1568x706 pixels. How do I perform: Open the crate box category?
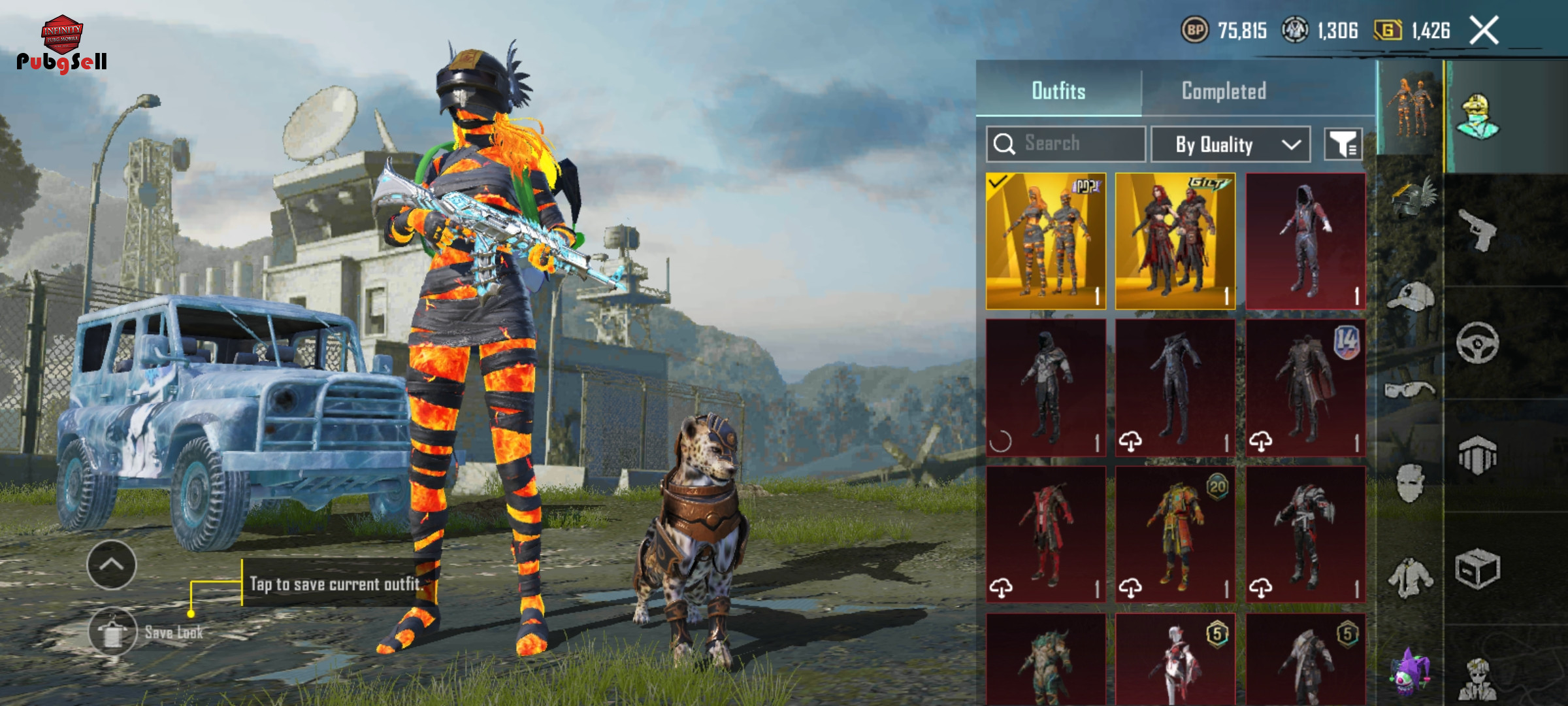pyautogui.click(x=1477, y=569)
